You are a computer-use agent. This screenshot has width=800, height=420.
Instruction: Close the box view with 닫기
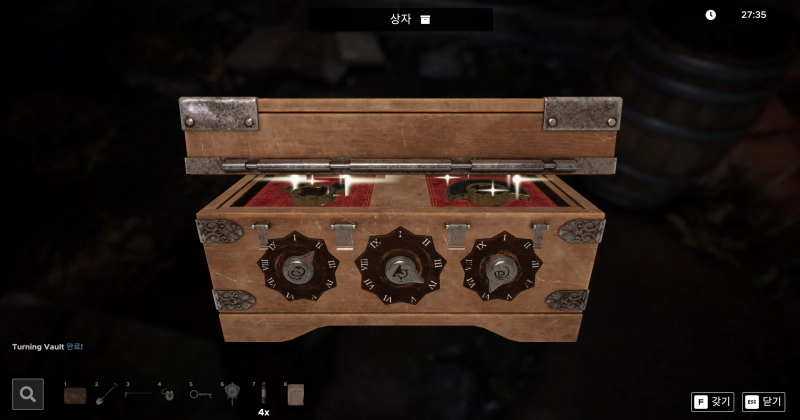tap(764, 401)
